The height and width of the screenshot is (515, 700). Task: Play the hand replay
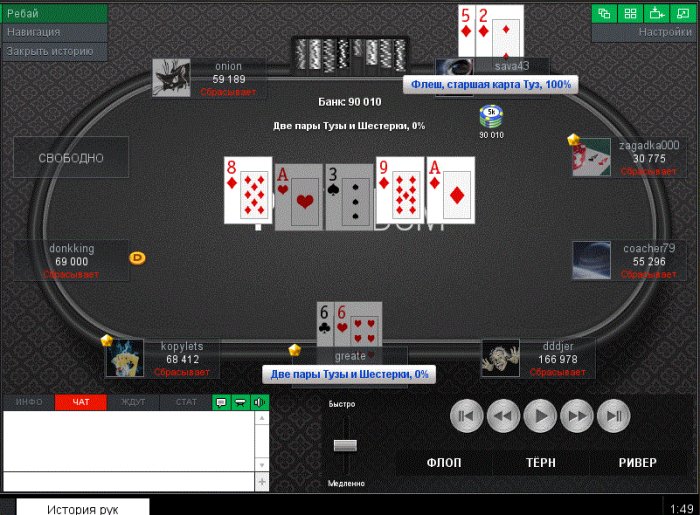(540, 415)
